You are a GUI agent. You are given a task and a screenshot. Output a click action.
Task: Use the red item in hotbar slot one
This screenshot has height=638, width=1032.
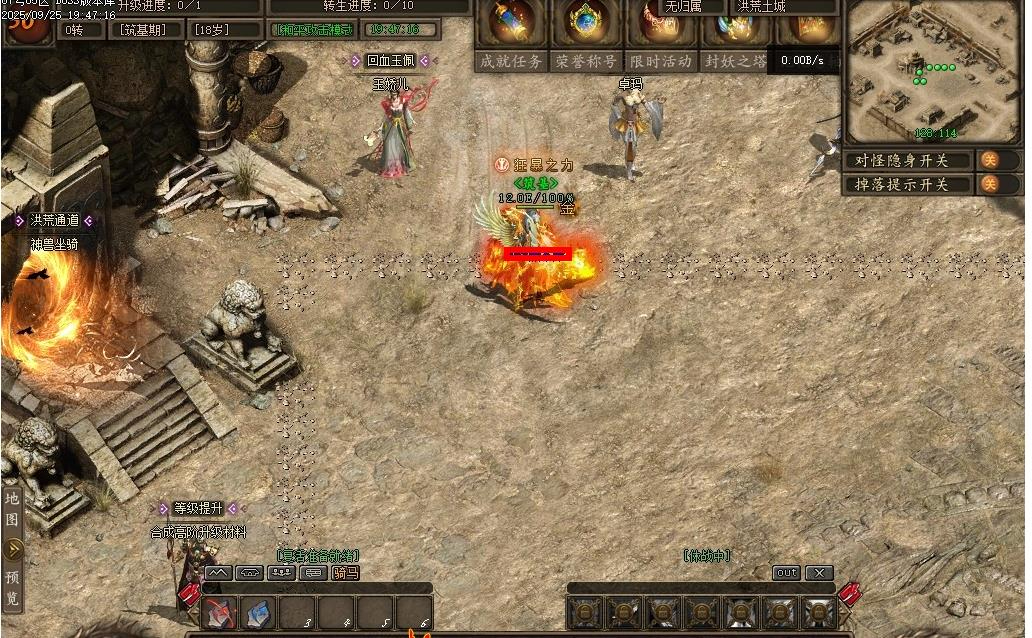(220, 613)
